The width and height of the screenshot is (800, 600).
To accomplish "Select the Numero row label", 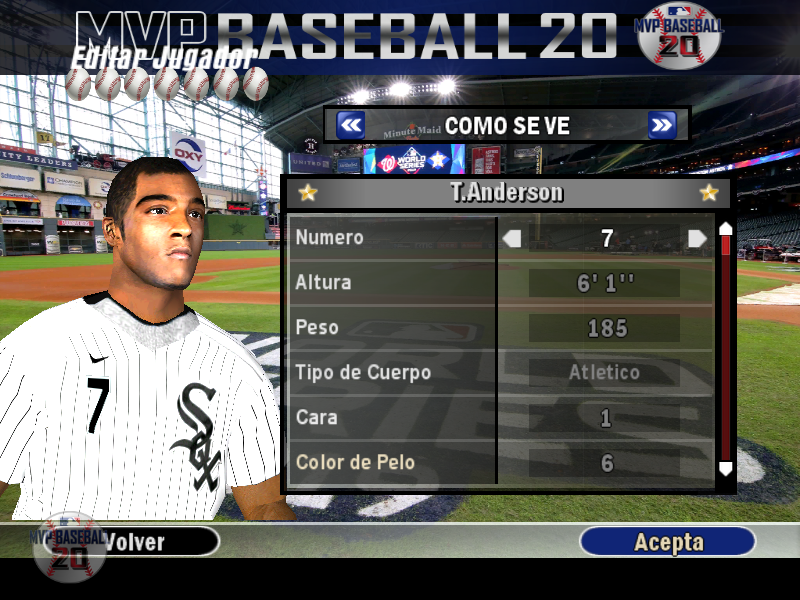I will coord(330,238).
